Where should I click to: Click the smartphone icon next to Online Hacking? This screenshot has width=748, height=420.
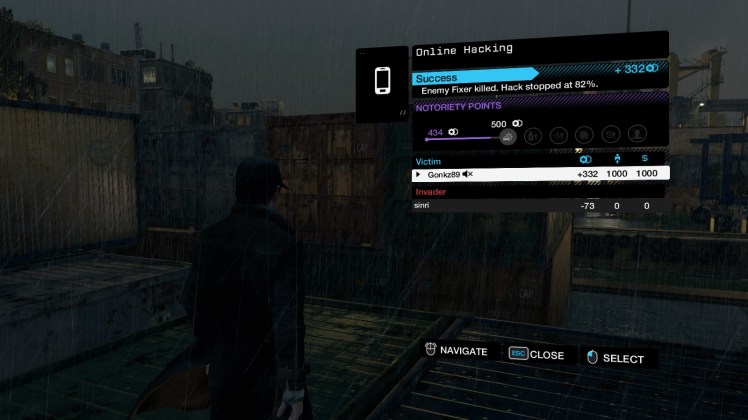[383, 81]
